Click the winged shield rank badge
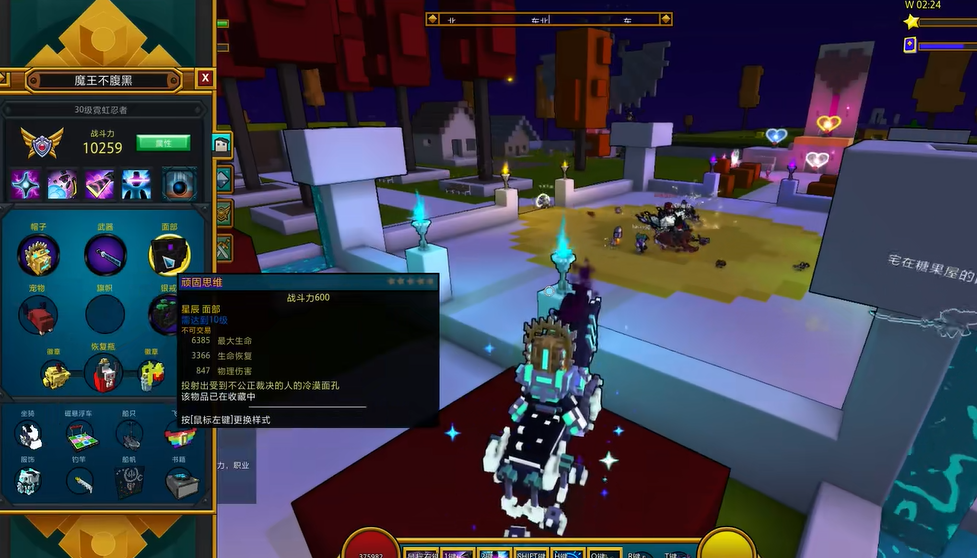The width and height of the screenshot is (977, 558). 43,143
